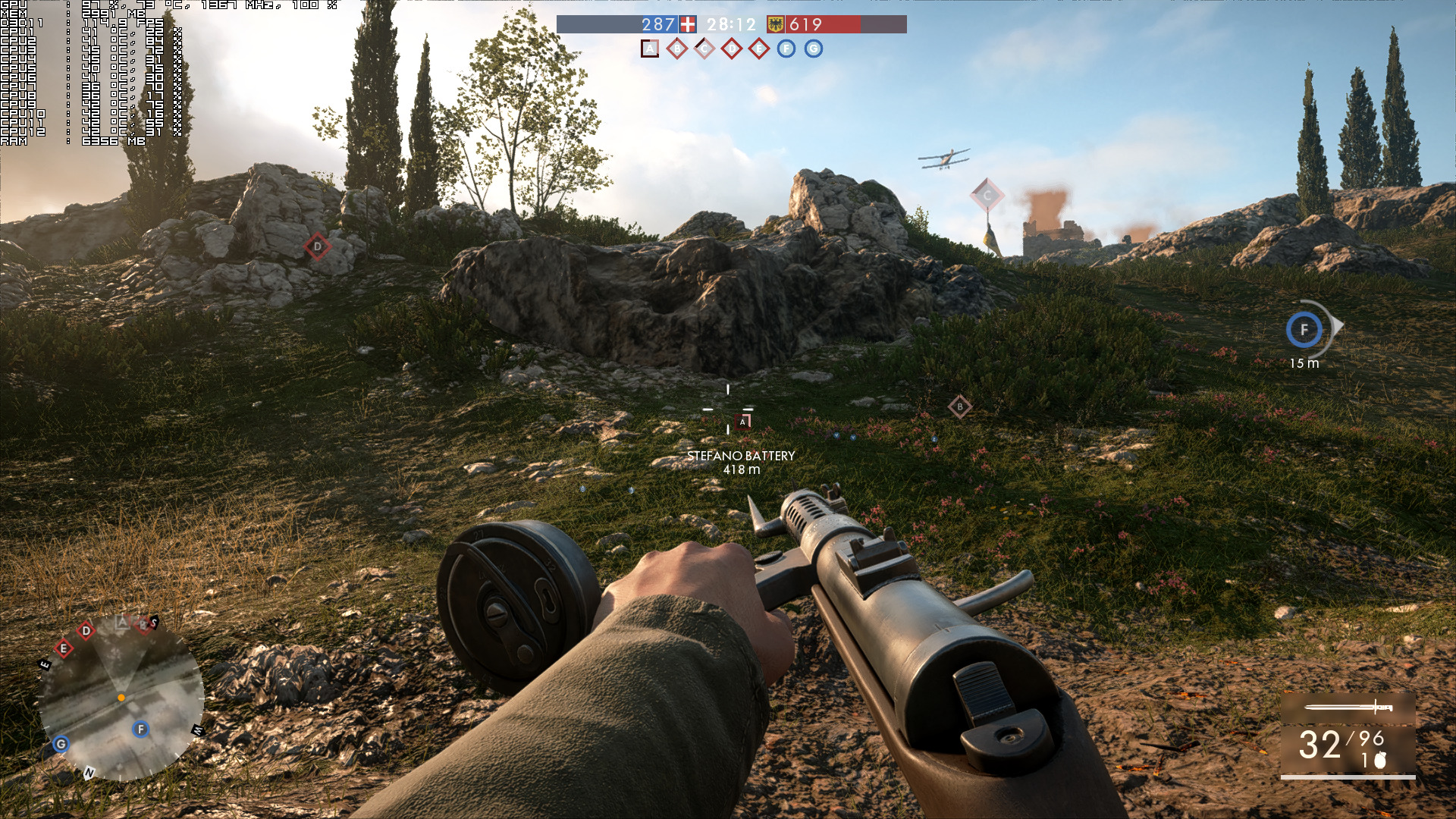Screen dimensions: 1456x819
Task: Click the blue F objective marker showing 15 m
Action: pos(1304,330)
